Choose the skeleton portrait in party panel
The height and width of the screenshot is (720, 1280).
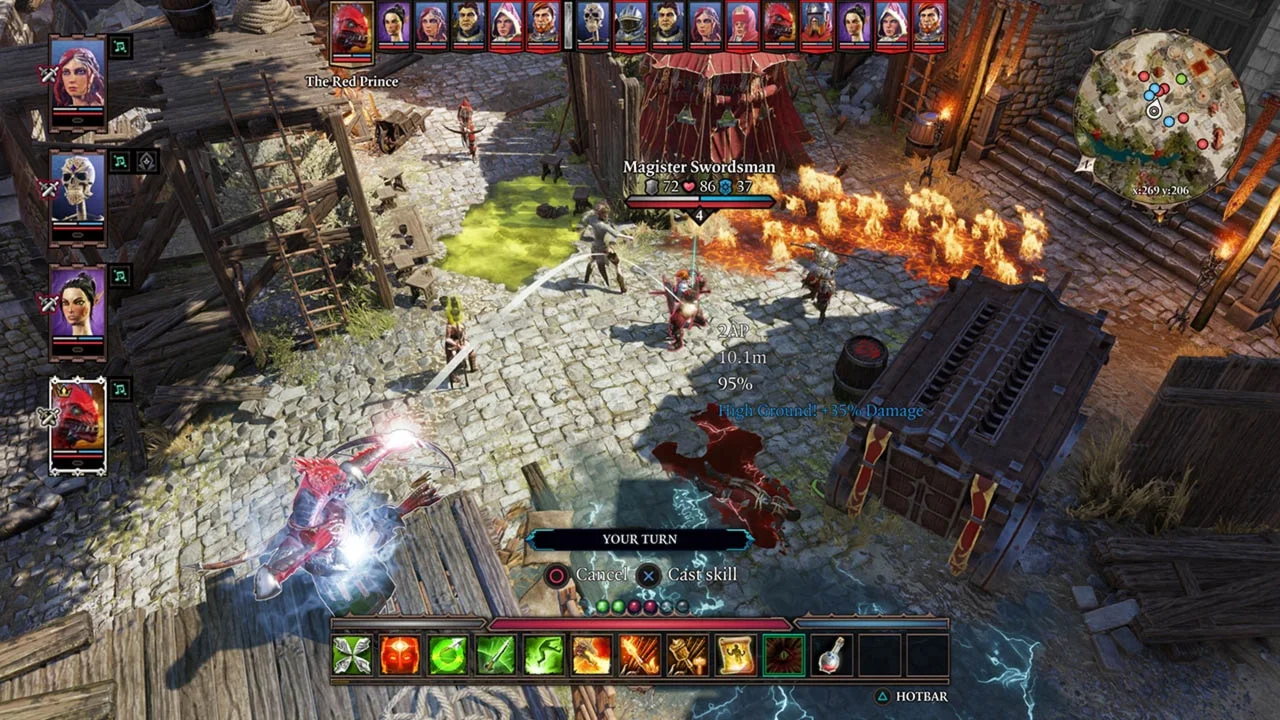click(78, 190)
